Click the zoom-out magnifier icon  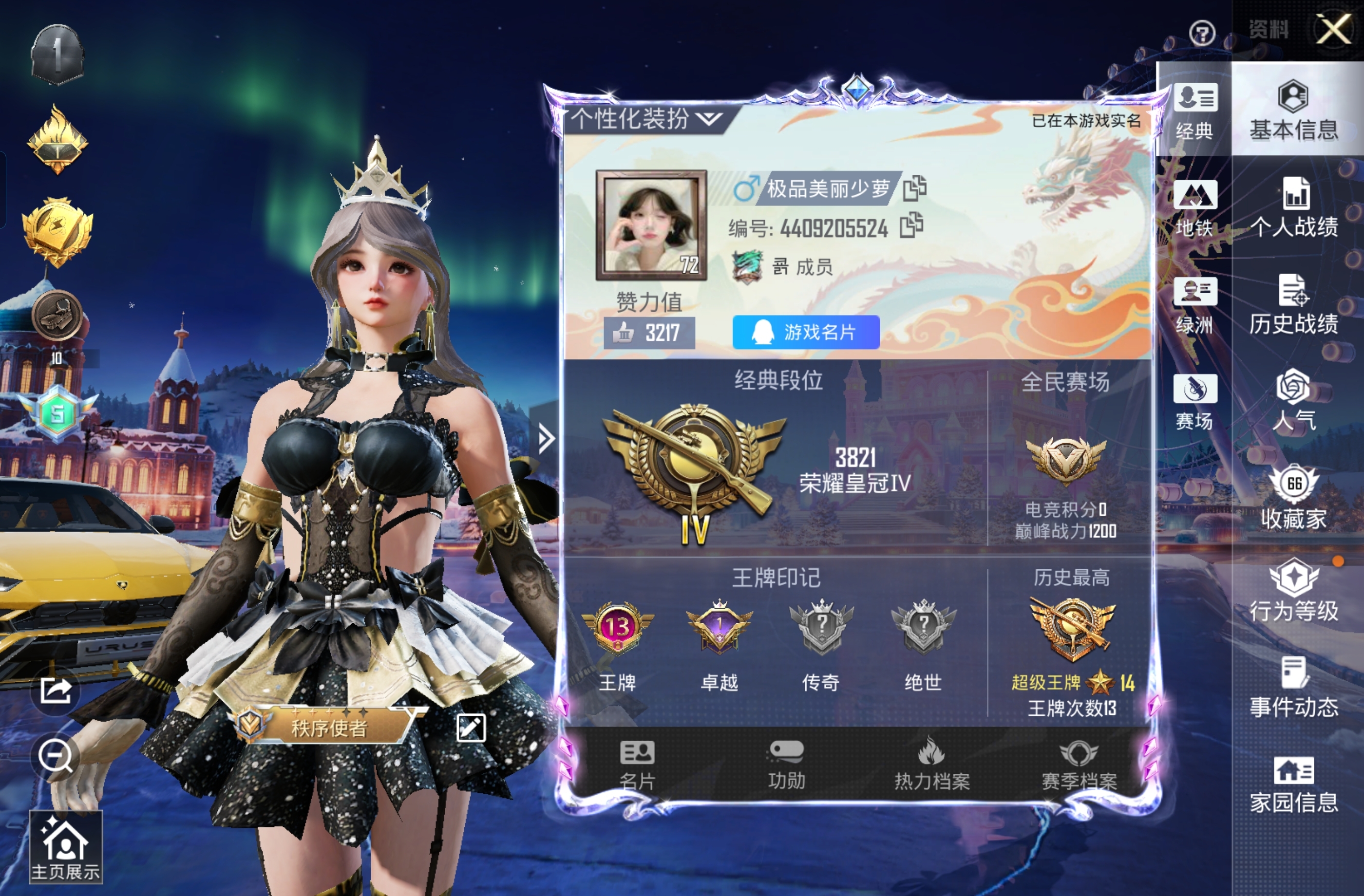coord(55,756)
